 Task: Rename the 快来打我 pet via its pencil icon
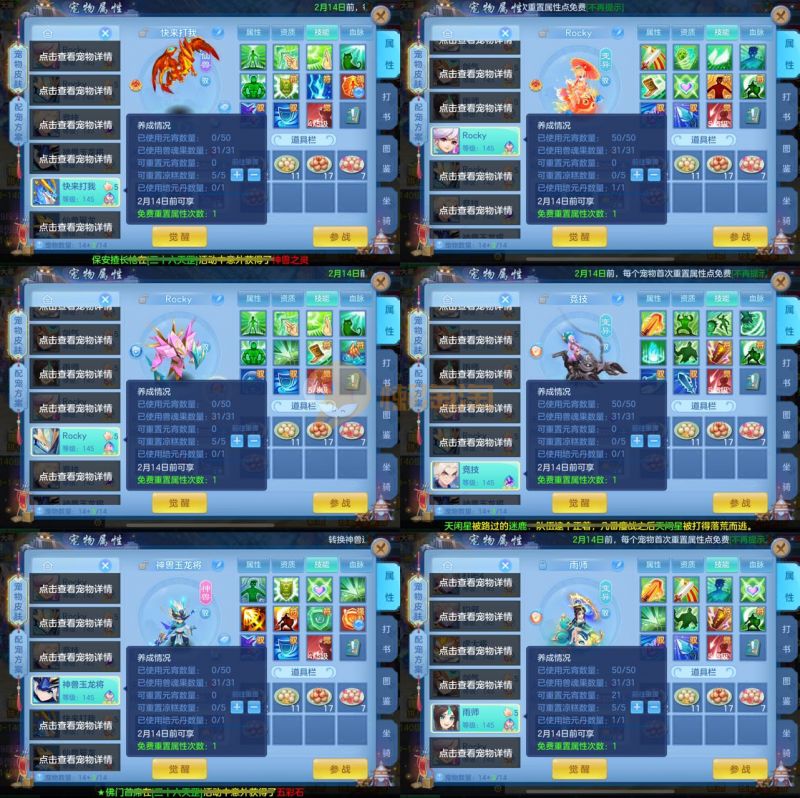point(216,33)
